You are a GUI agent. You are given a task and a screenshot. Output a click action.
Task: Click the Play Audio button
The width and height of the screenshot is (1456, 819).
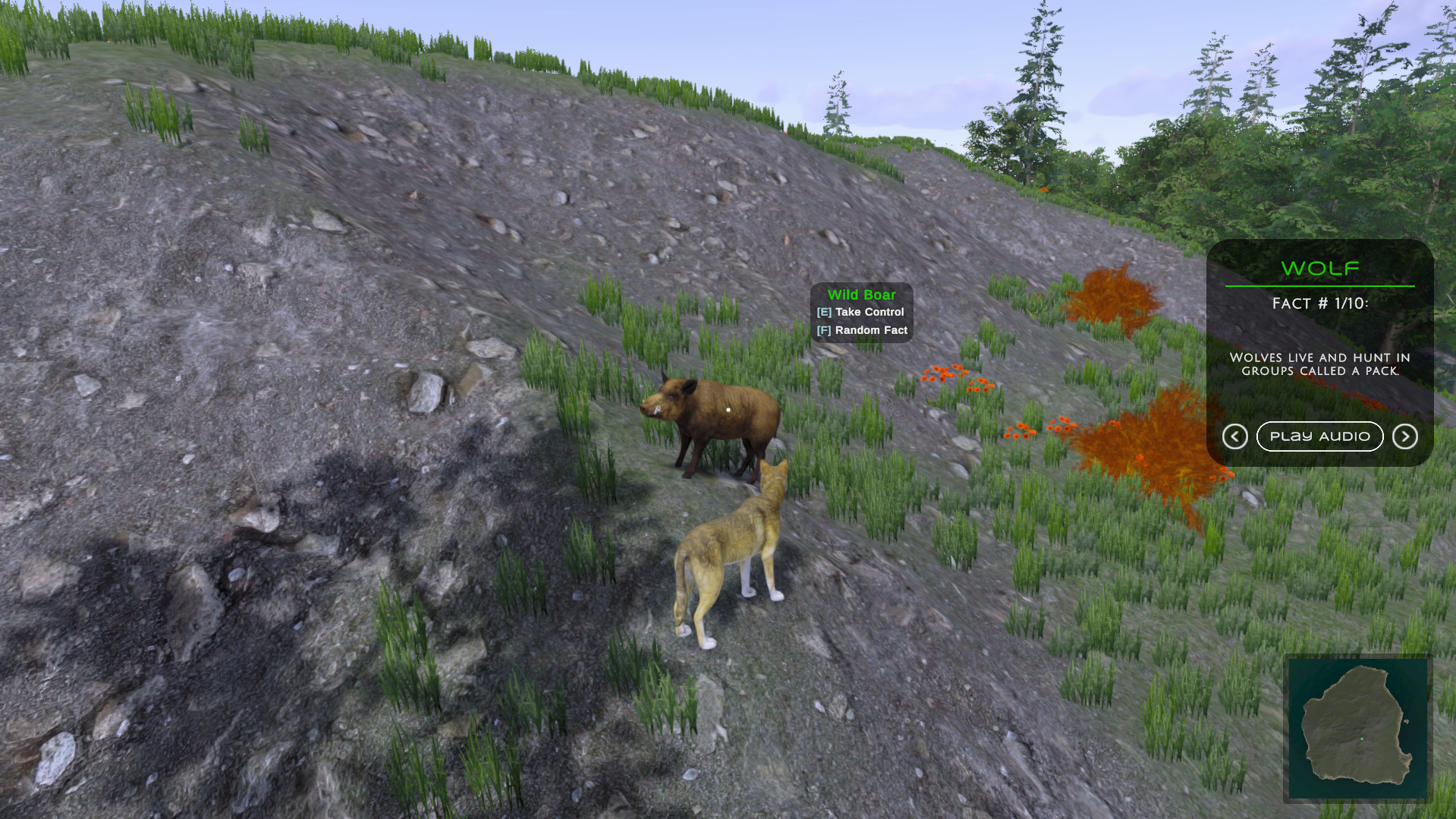click(1320, 436)
